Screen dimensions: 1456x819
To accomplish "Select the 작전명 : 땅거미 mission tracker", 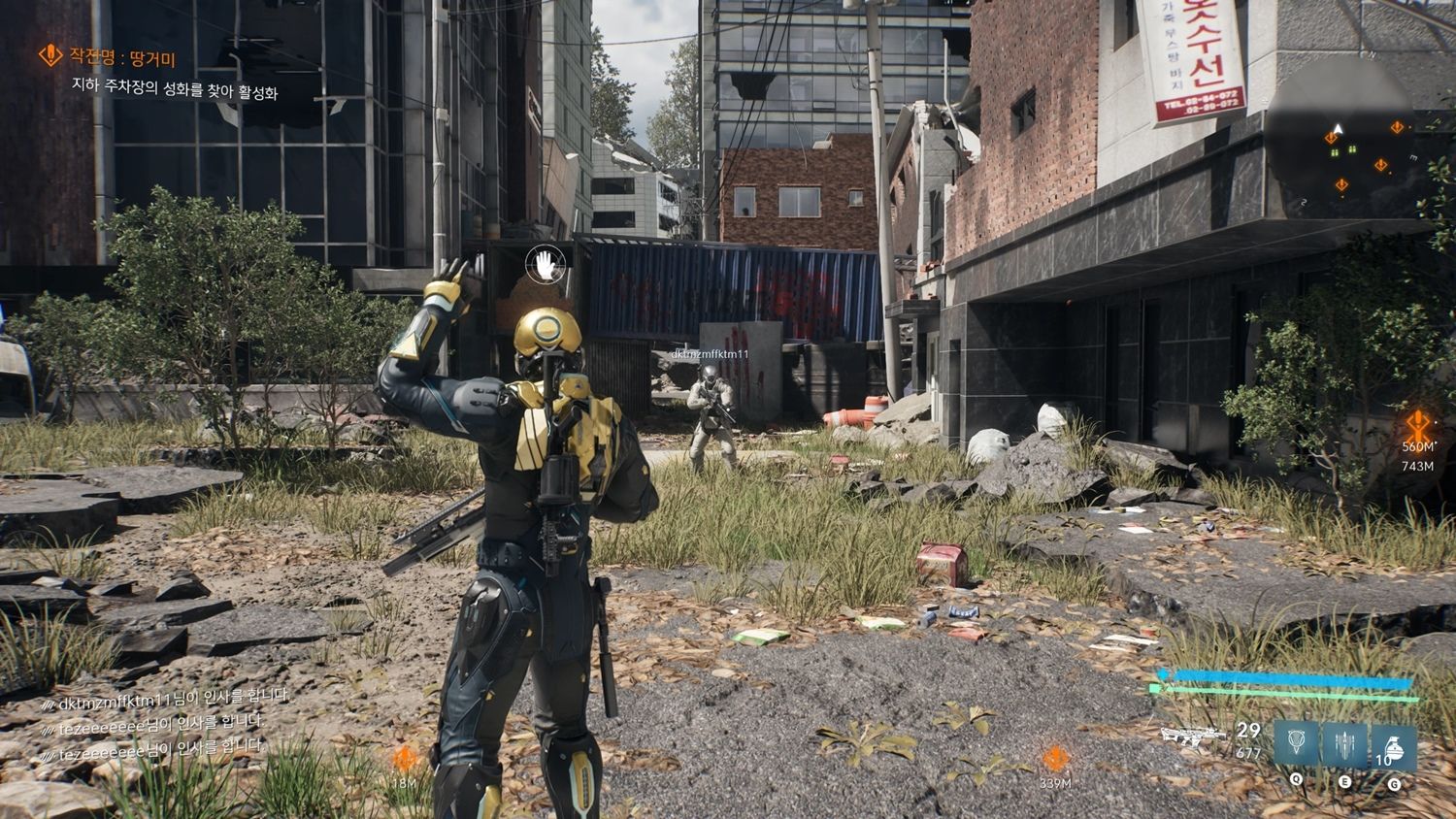I will click(x=109, y=58).
